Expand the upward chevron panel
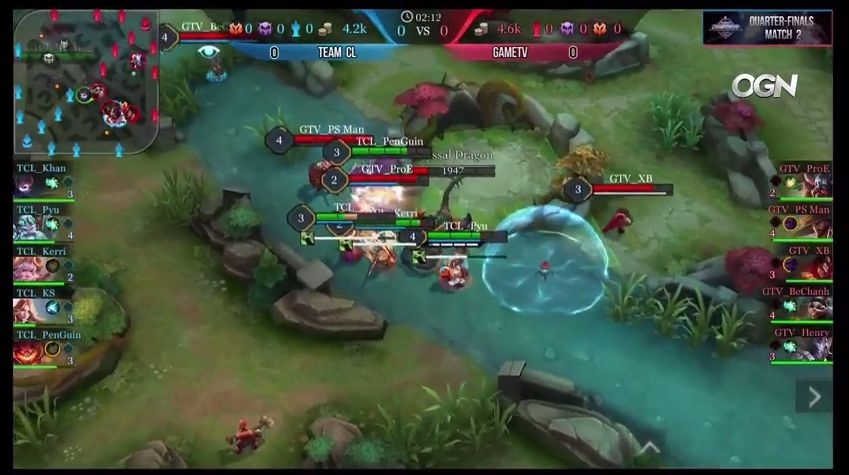This screenshot has height=475, width=849. click(650, 448)
